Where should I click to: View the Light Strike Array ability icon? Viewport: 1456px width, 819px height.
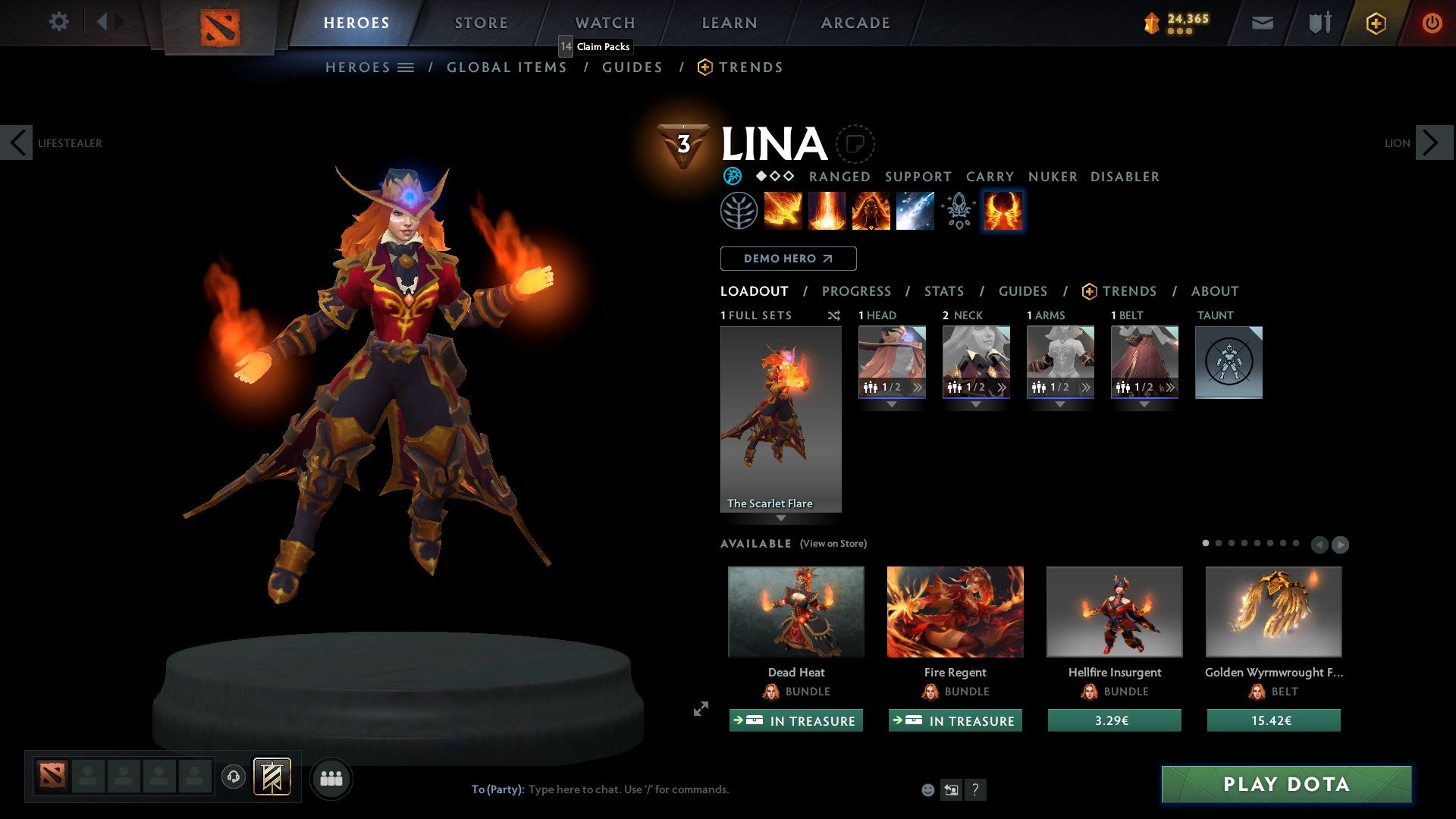point(827,210)
